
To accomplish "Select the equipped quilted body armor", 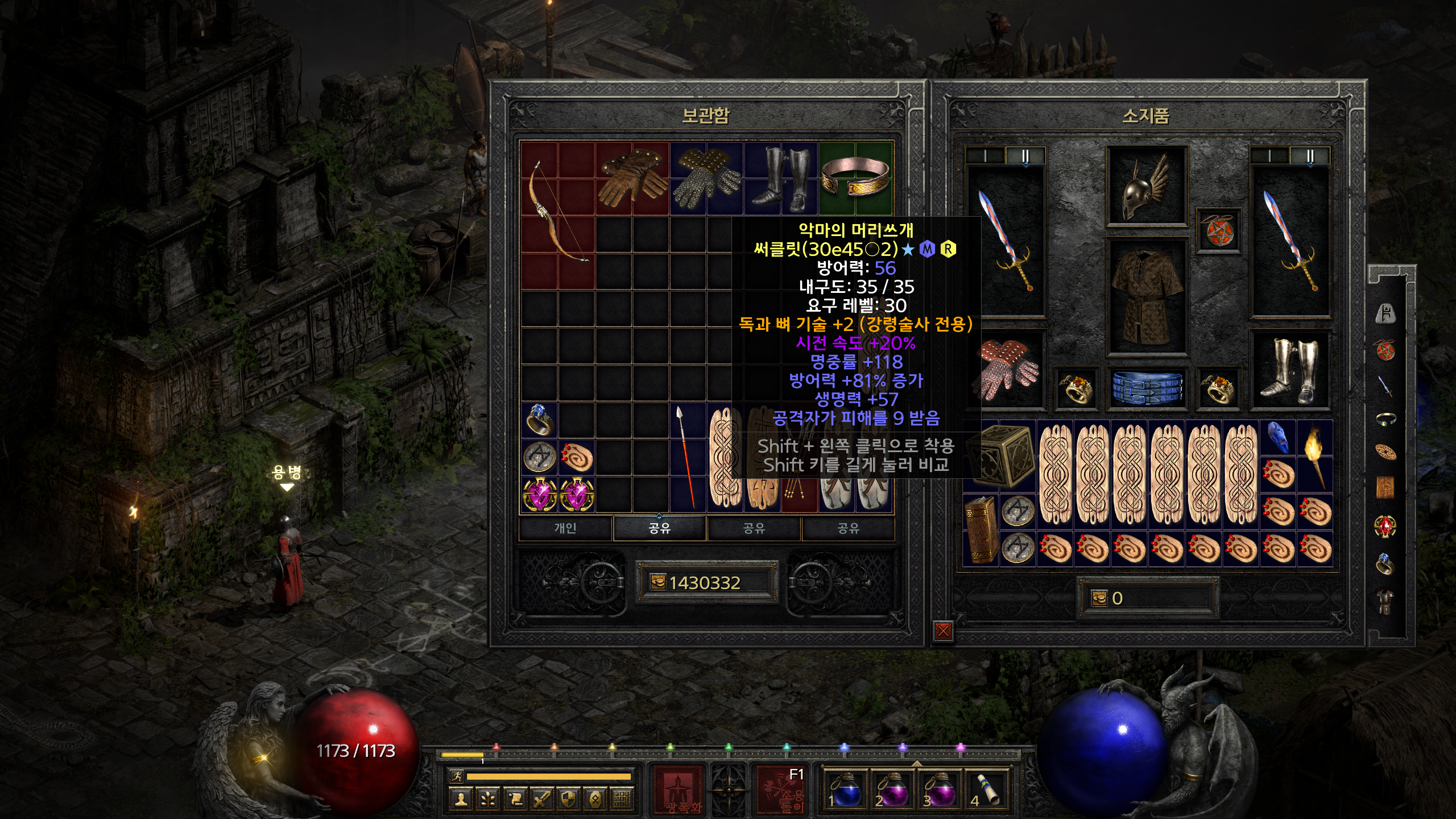I will tap(1145, 297).
